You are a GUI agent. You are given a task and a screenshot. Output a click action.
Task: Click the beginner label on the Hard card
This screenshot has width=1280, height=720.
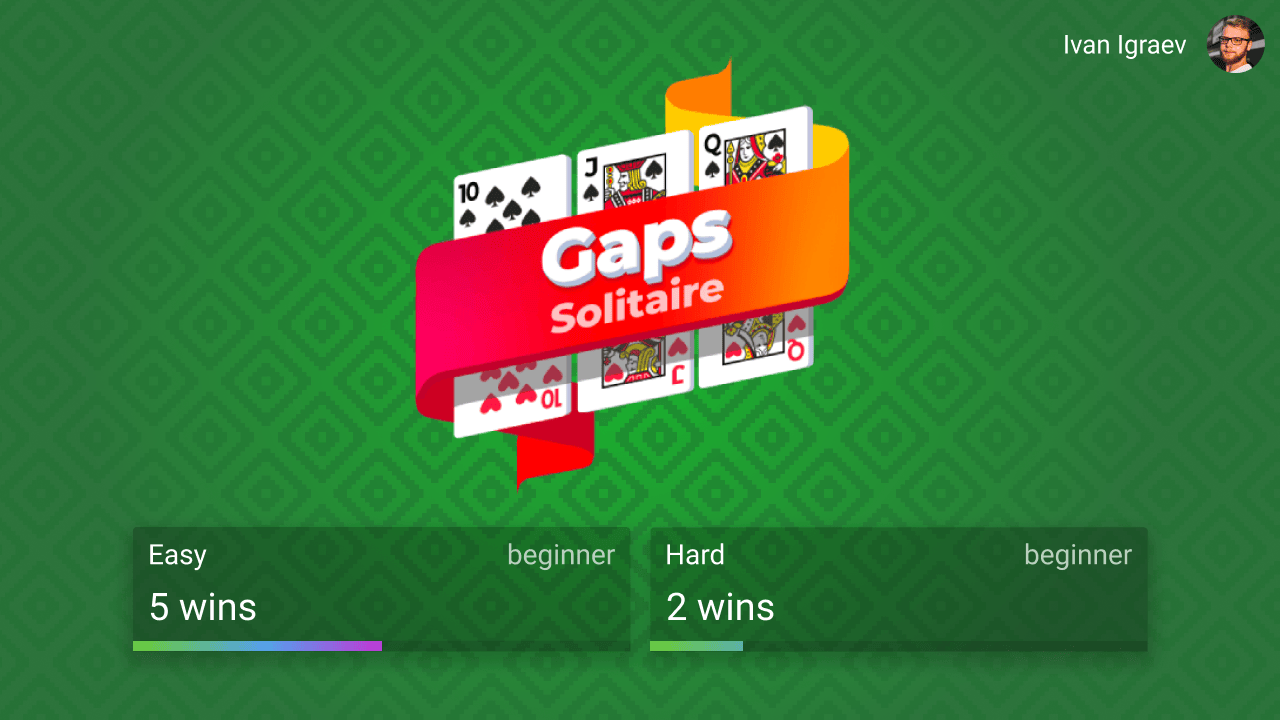point(1078,555)
